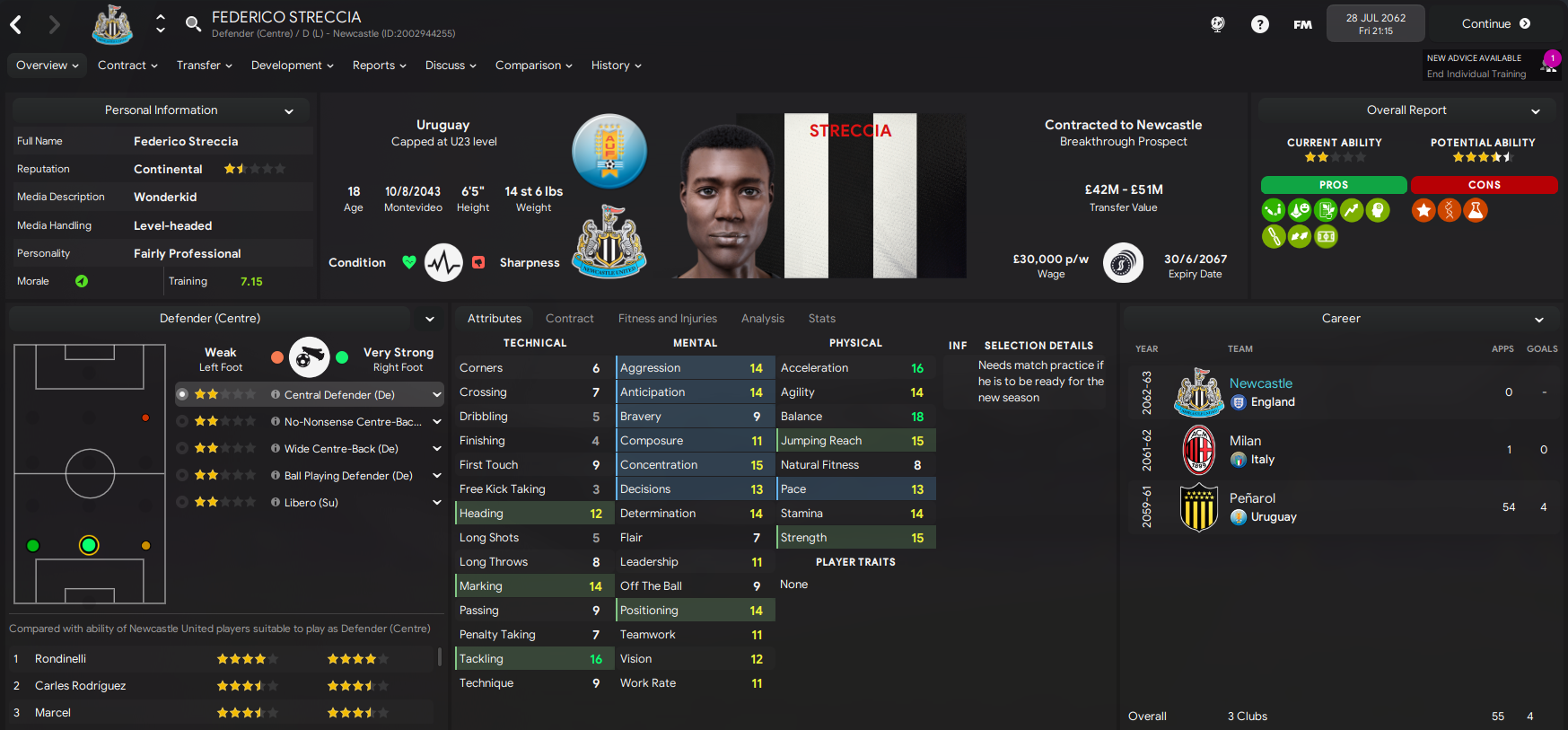This screenshot has width=1568, height=730.
Task: Select the Ball Playing Defender role
Action: tap(347, 476)
